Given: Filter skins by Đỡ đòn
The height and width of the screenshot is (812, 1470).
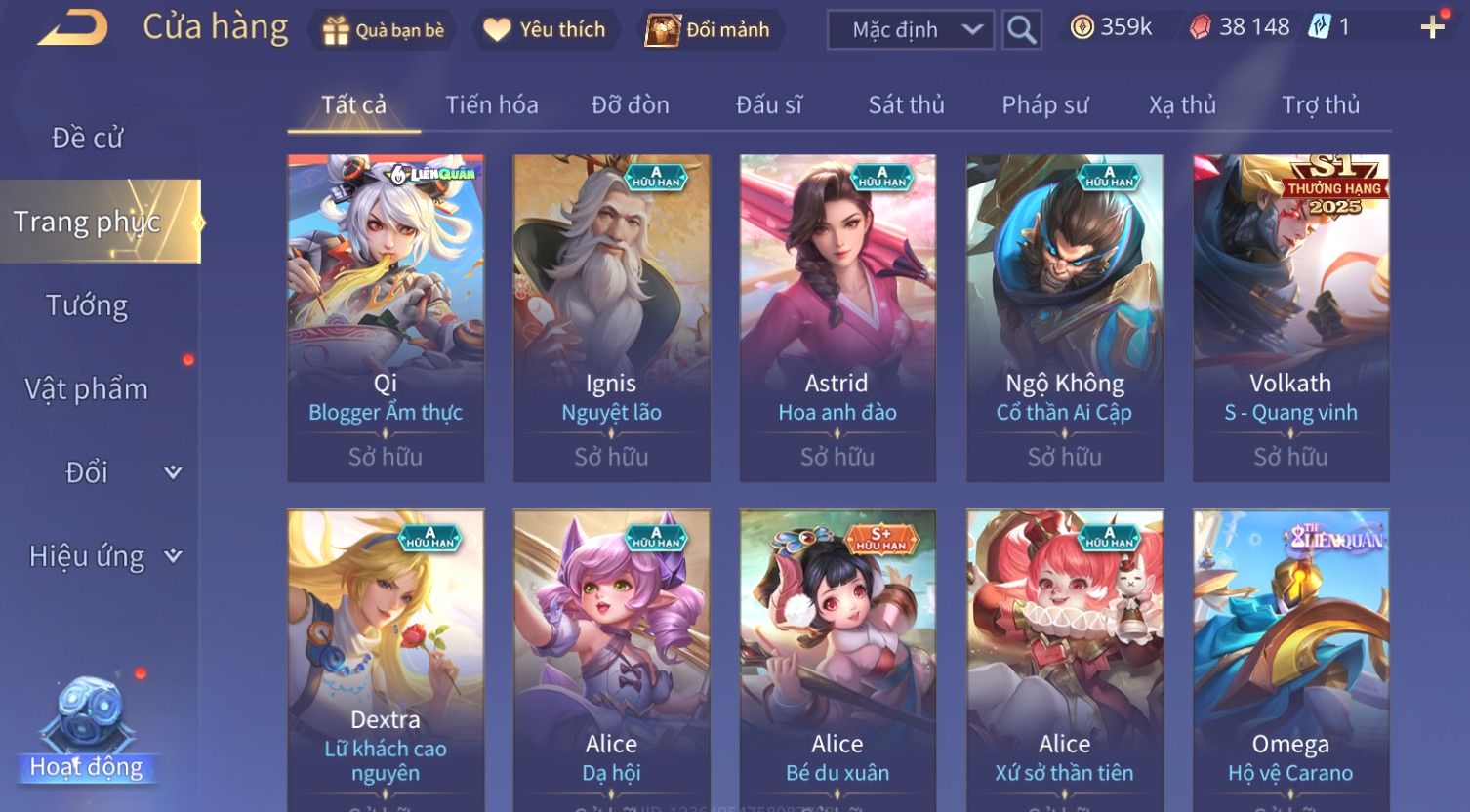Looking at the screenshot, I should [631, 104].
